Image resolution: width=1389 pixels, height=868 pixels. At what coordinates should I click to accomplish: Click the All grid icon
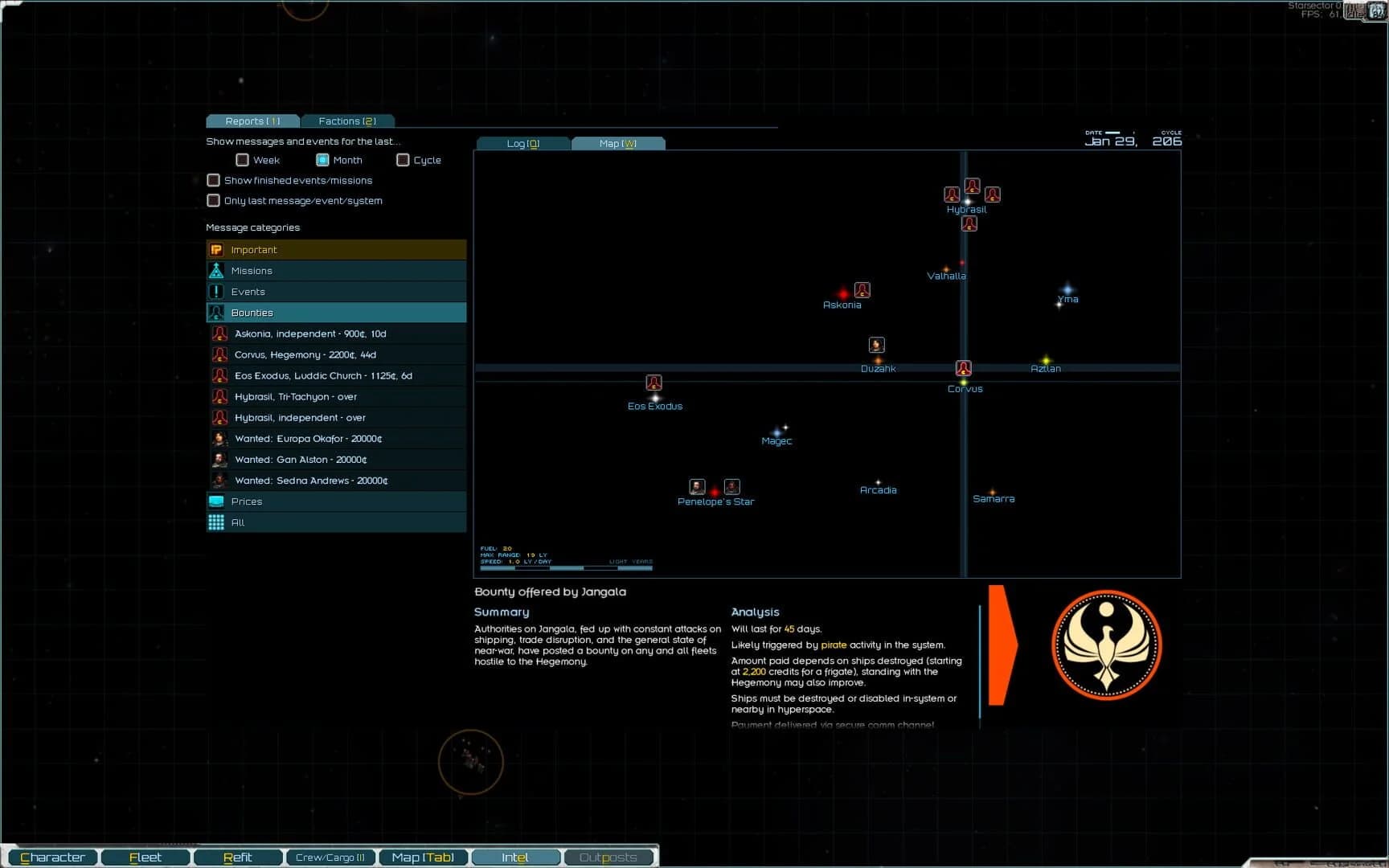point(217,522)
